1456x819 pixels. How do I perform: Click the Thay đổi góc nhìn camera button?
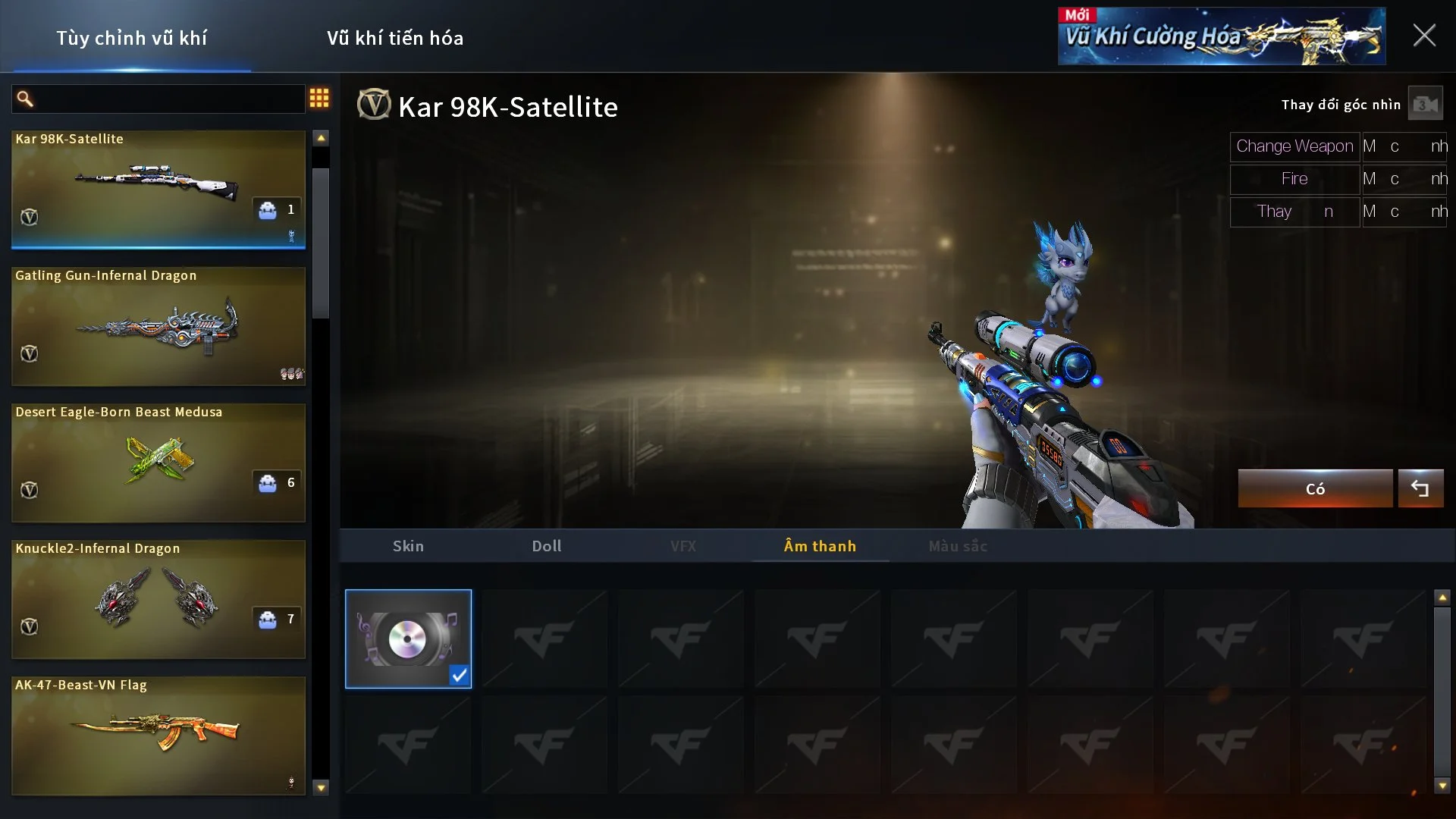tap(1425, 105)
